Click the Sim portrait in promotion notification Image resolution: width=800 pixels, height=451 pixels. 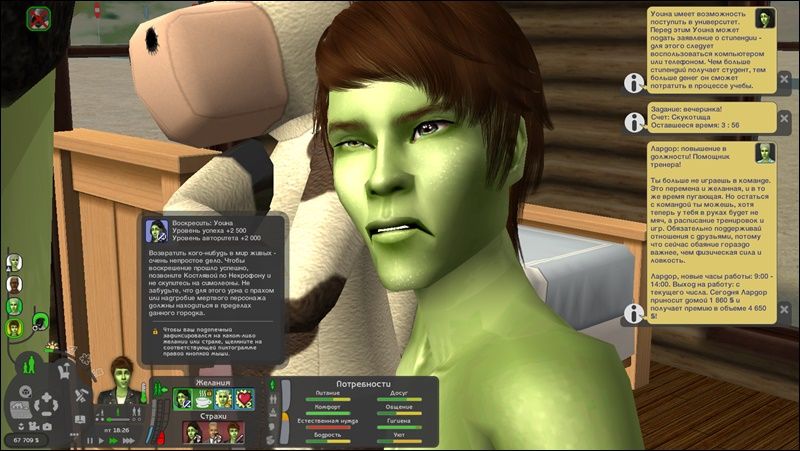coord(765,153)
